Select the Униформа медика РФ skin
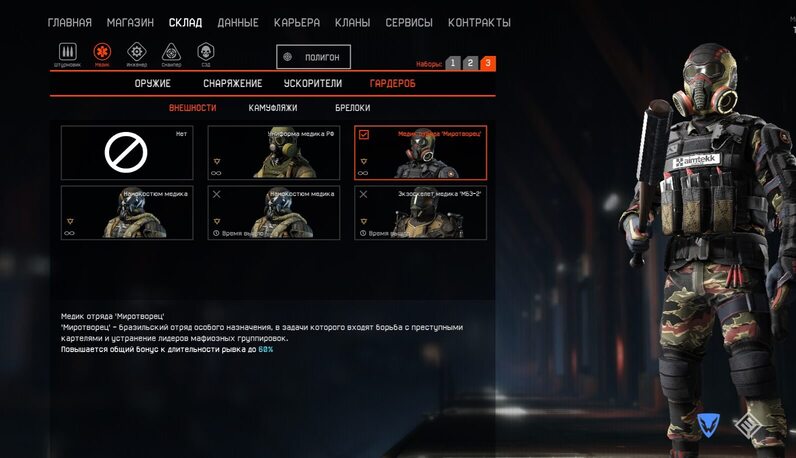The width and height of the screenshot is (796, 458). (x=274, y=152)
